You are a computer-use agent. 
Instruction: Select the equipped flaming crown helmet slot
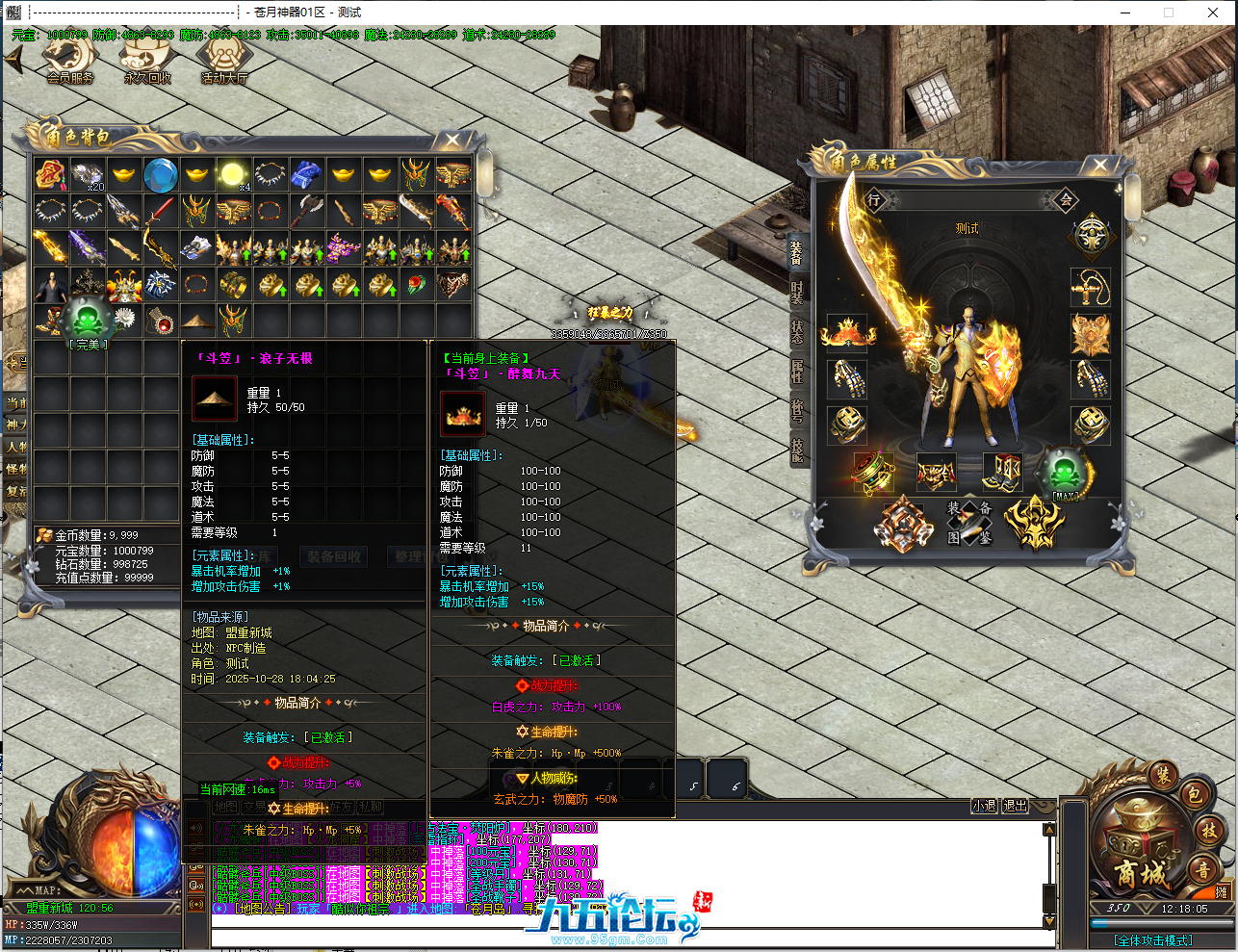[x=847, y=333]
